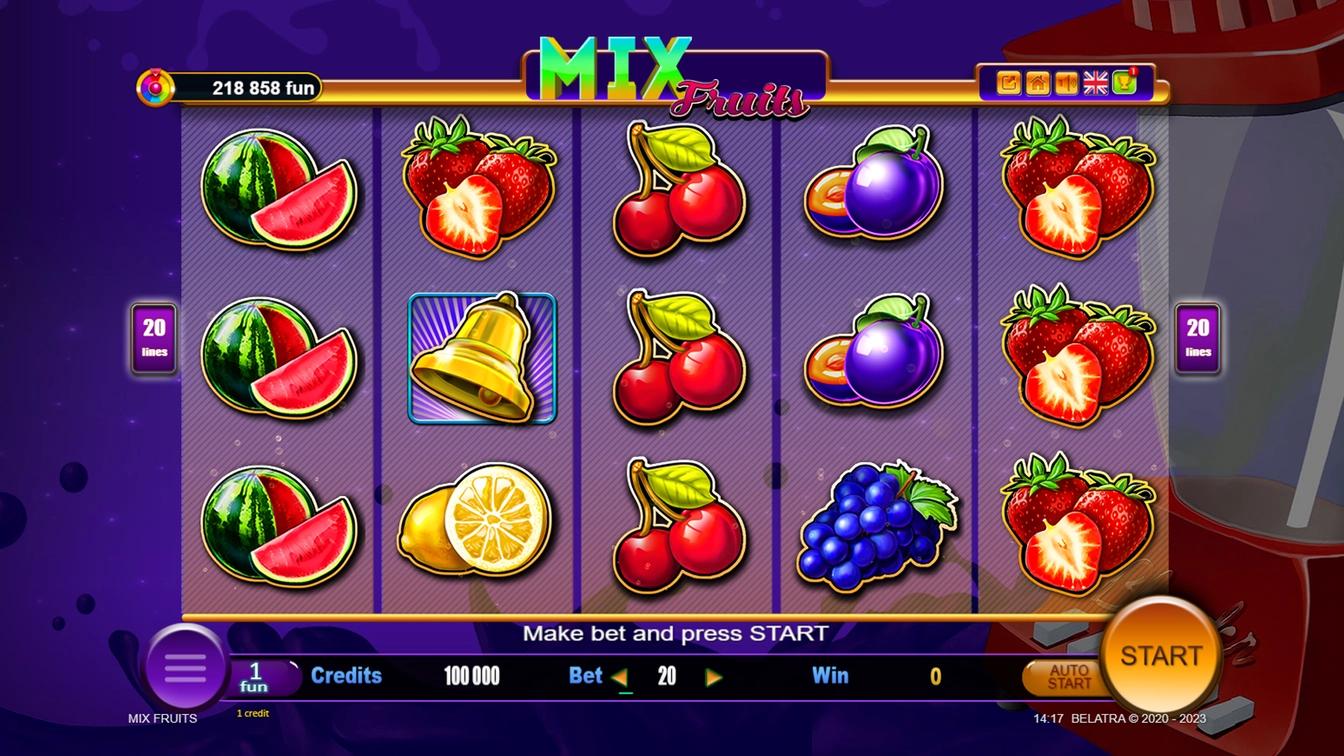Image resolution: width=1344 pixels, height=756 pixels.
Task: Switch language using the British flag icon
Action: (1094, 82)
